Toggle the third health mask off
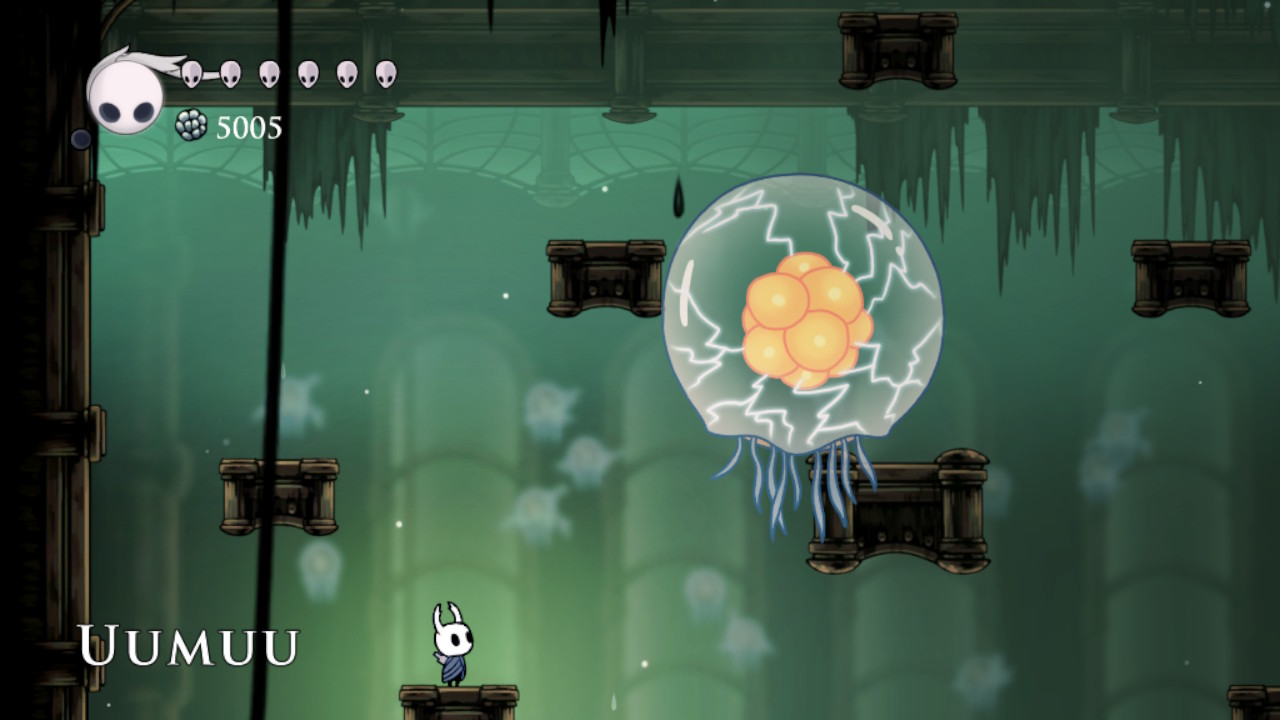1280x720 pixels. click(x=269, y=74)
